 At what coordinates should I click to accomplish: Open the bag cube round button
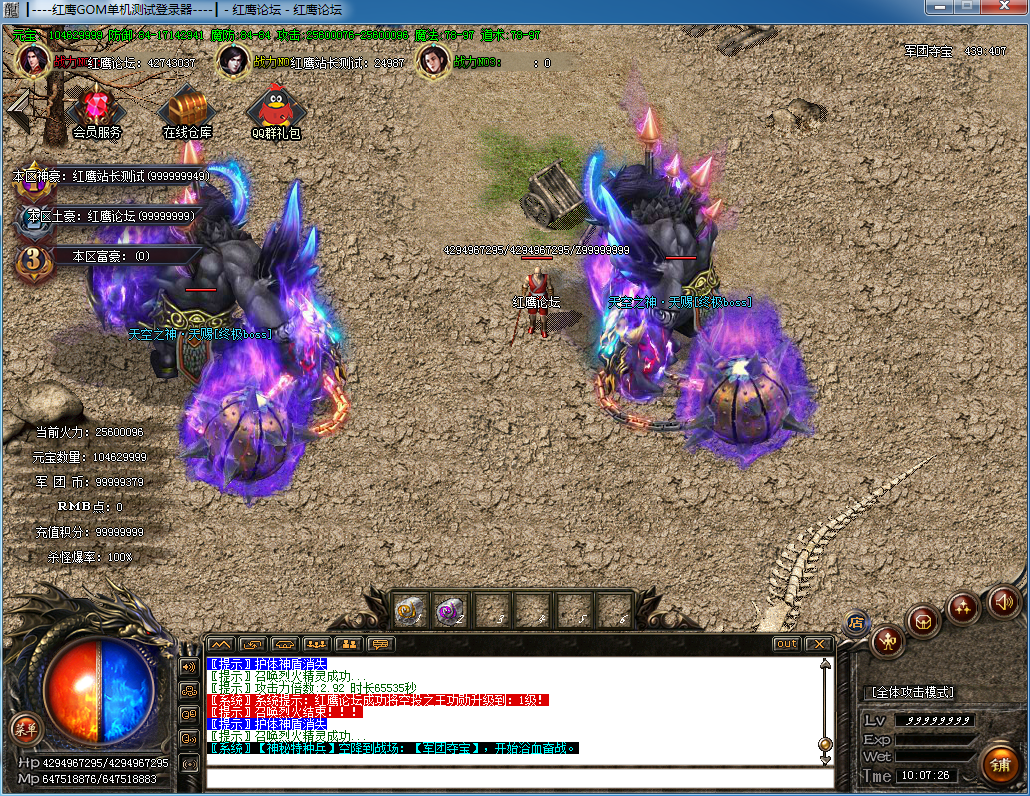pos(924,621)
